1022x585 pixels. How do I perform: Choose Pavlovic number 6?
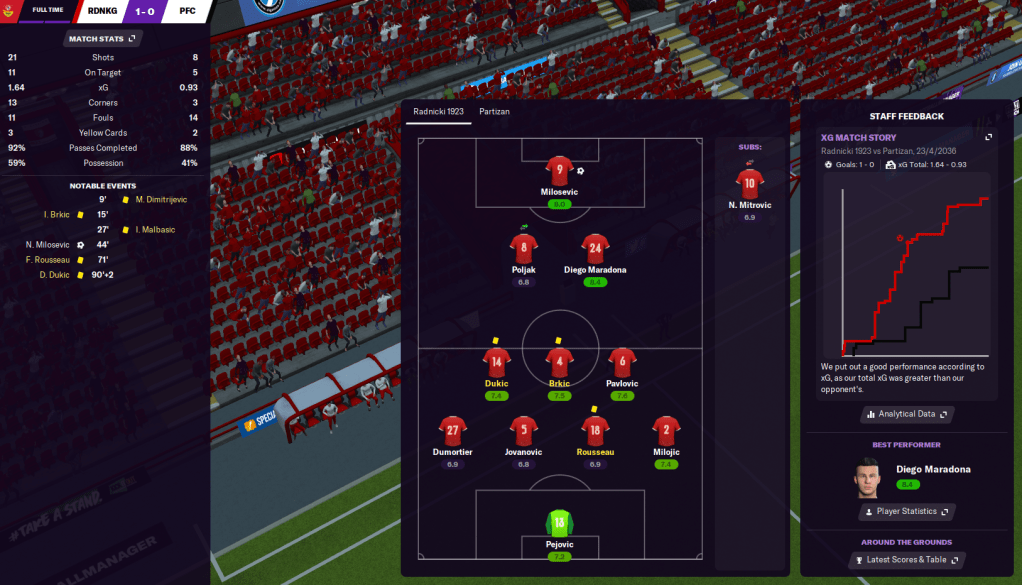pos(622,363)
